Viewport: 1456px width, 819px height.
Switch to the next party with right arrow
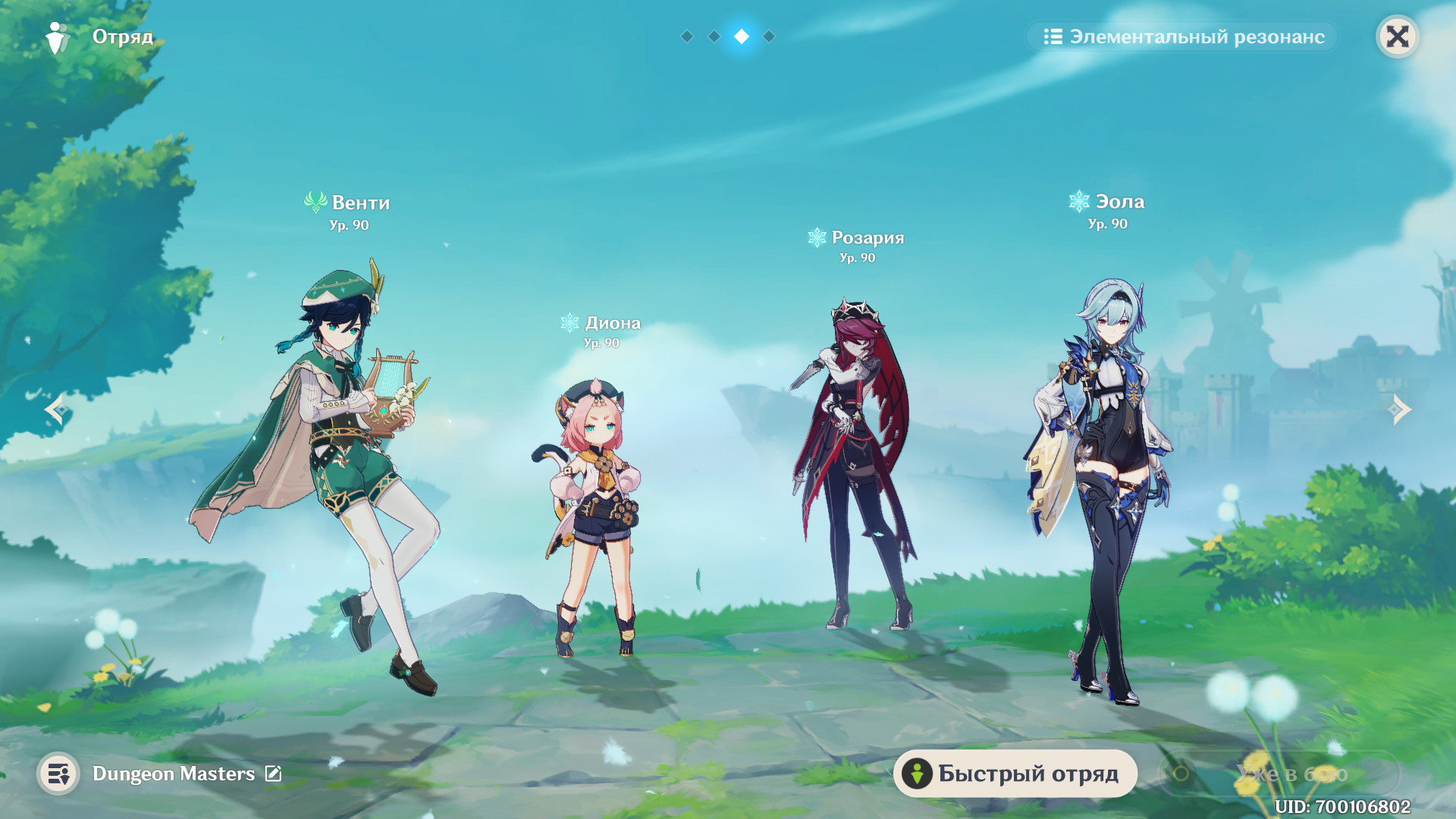[1400, 409]
